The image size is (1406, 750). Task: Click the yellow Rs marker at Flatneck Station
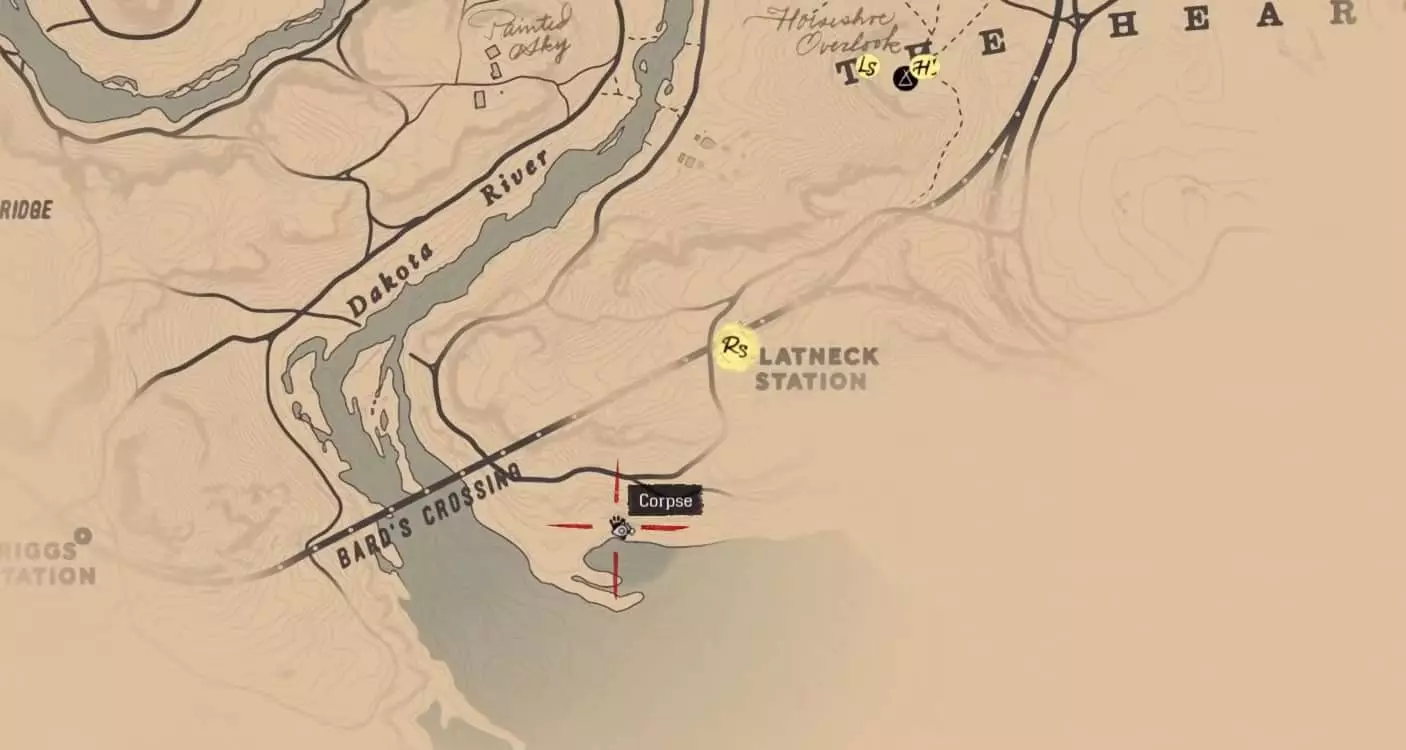736,348
